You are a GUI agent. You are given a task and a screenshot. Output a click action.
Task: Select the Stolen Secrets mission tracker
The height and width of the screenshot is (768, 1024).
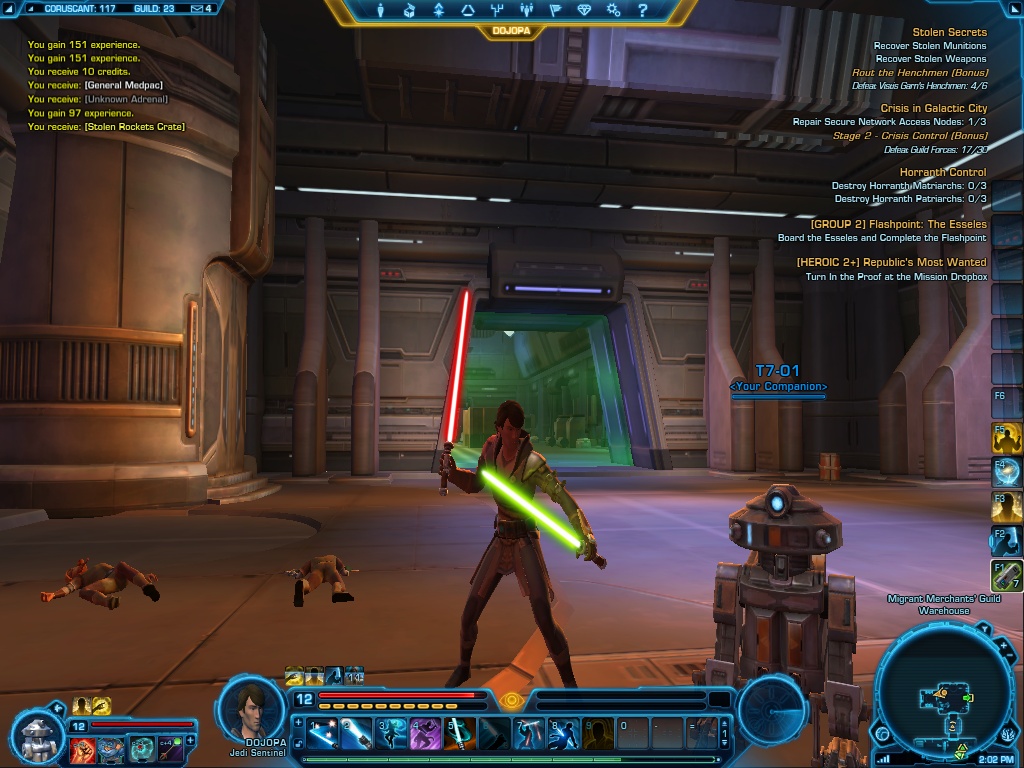tap(949, 32)
